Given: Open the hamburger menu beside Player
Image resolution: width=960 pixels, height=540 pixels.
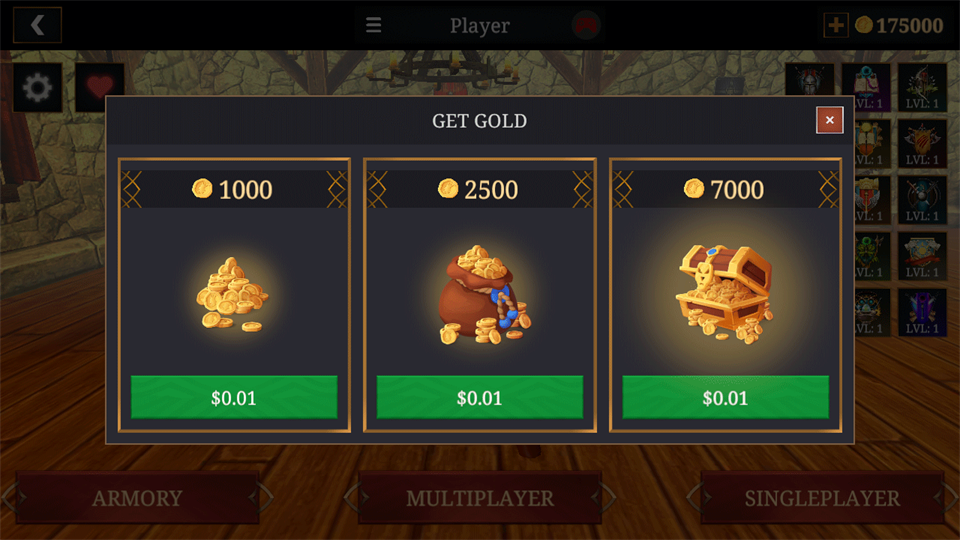Looking at the screenshot, I should tap(373, 25).
